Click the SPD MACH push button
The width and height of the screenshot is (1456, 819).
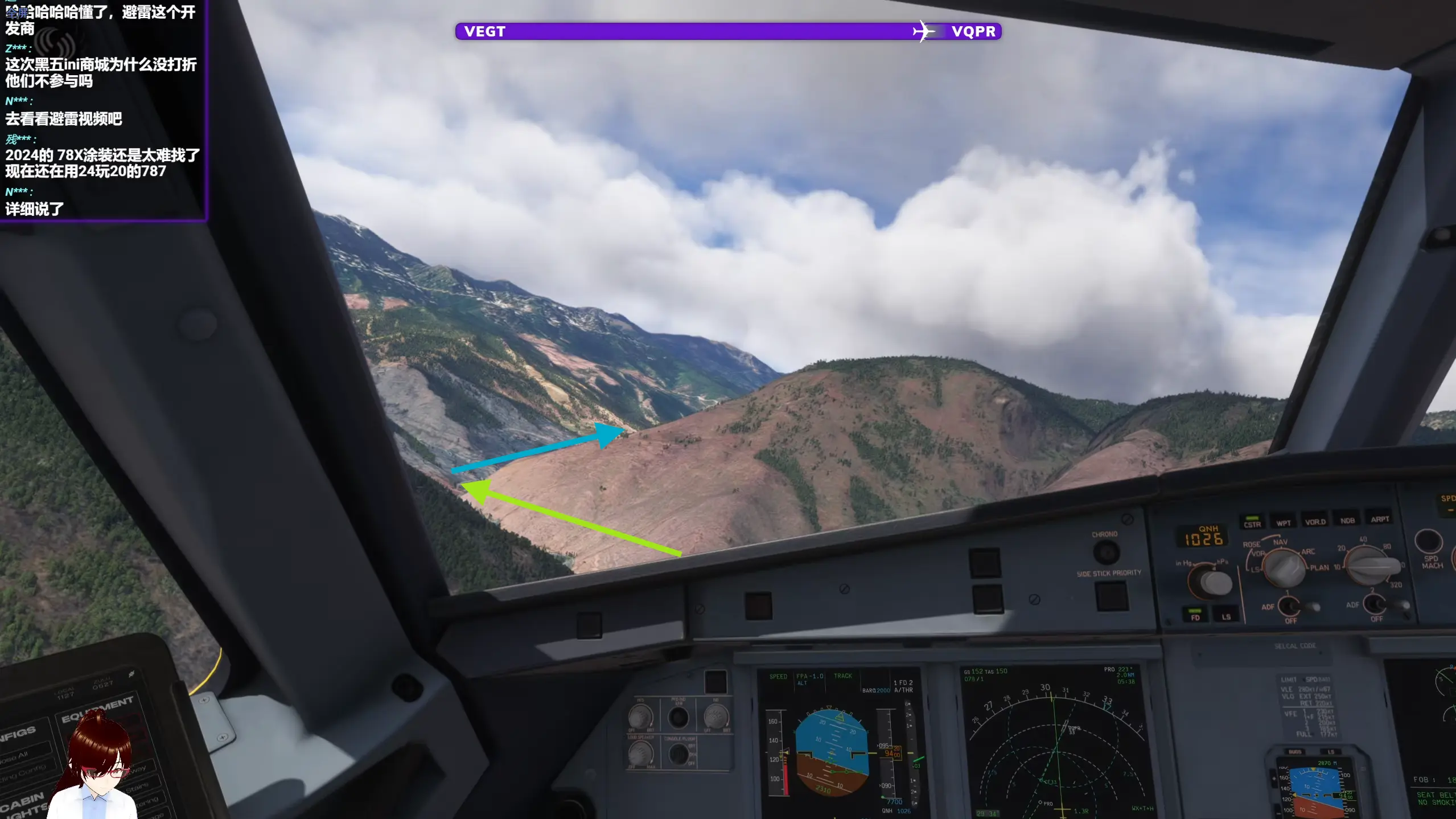click(1428, 542)
